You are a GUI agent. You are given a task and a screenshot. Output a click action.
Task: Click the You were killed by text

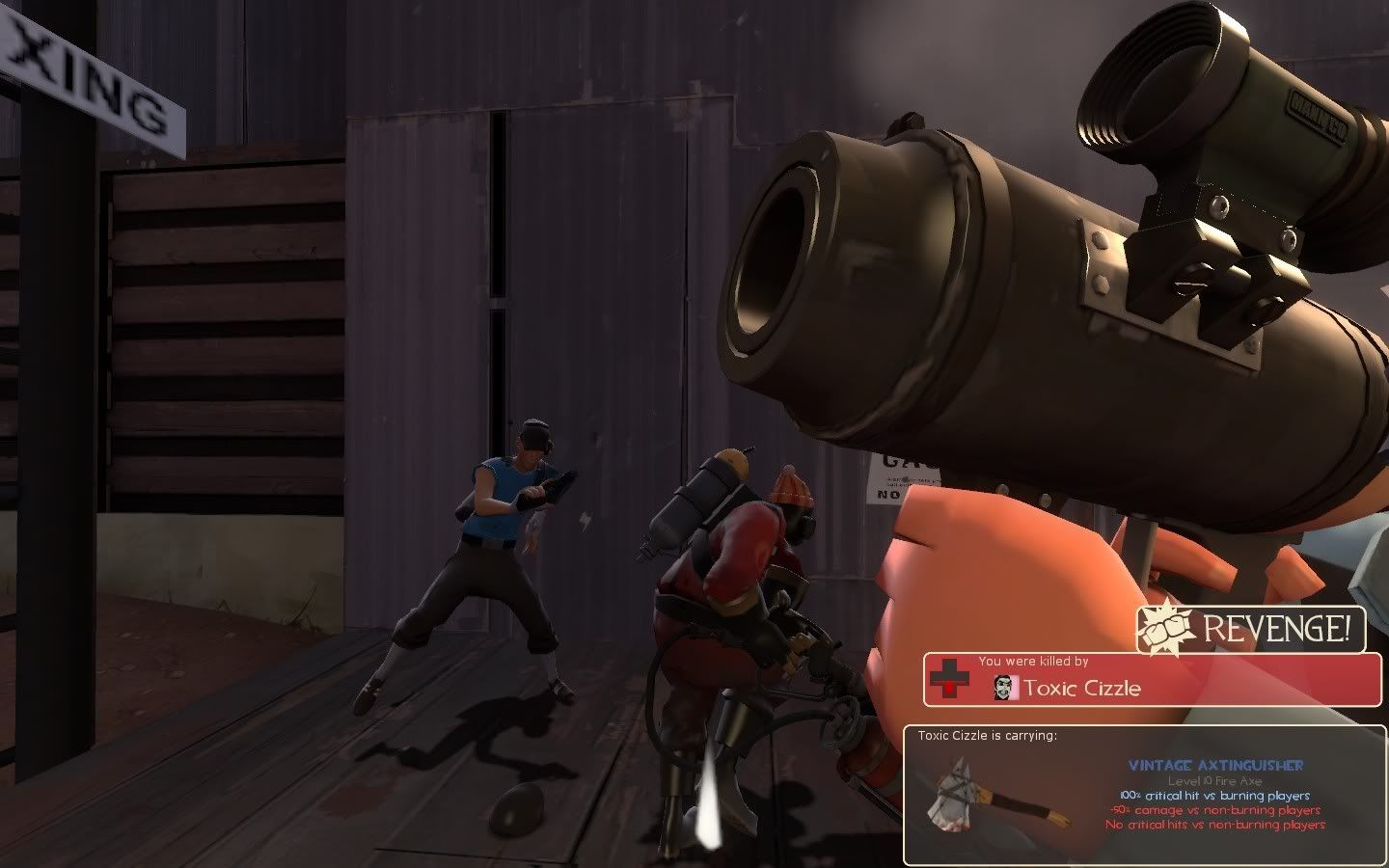click(x=1032, y=661)
